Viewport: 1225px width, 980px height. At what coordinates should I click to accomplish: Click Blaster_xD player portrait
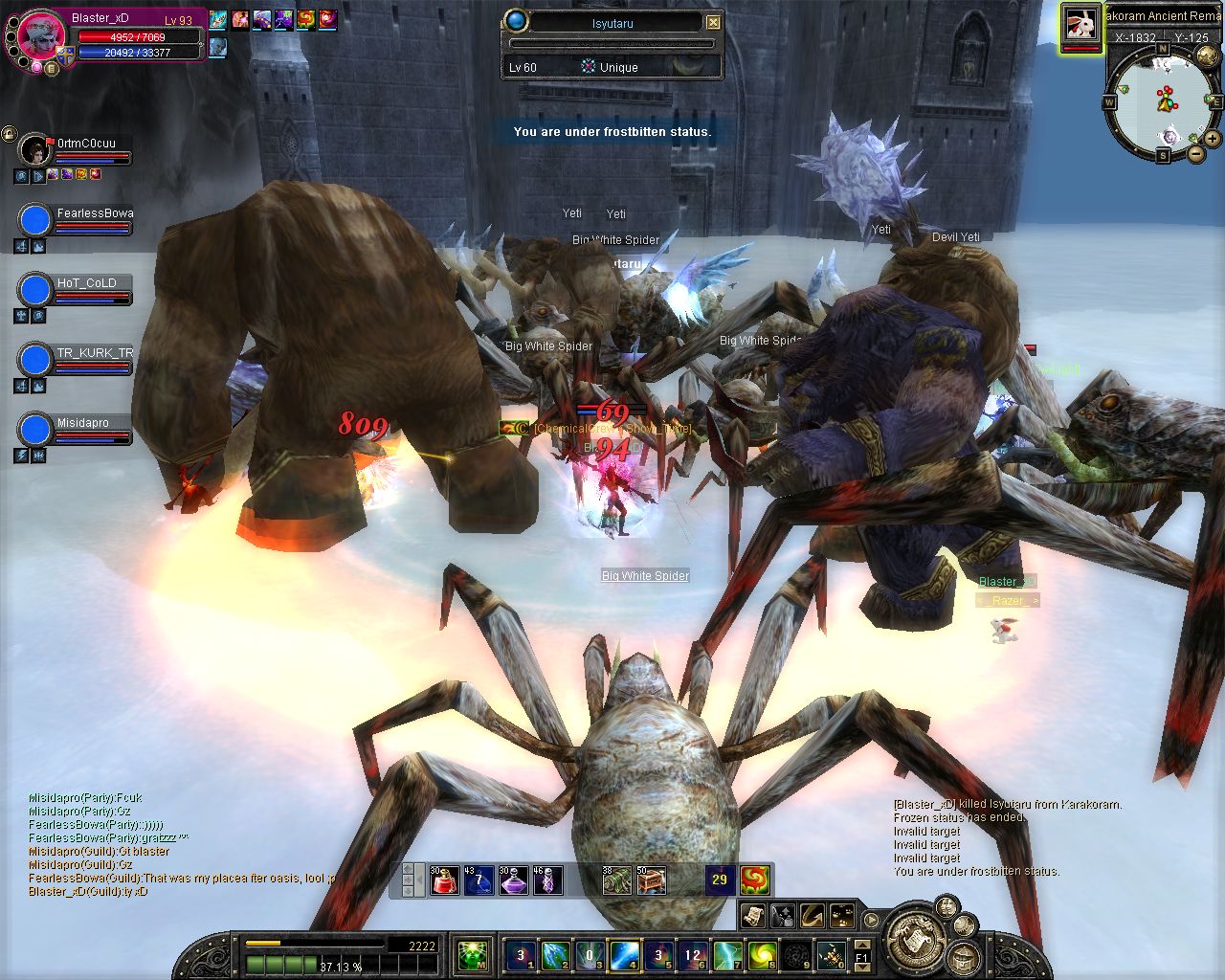click(40, 36)
